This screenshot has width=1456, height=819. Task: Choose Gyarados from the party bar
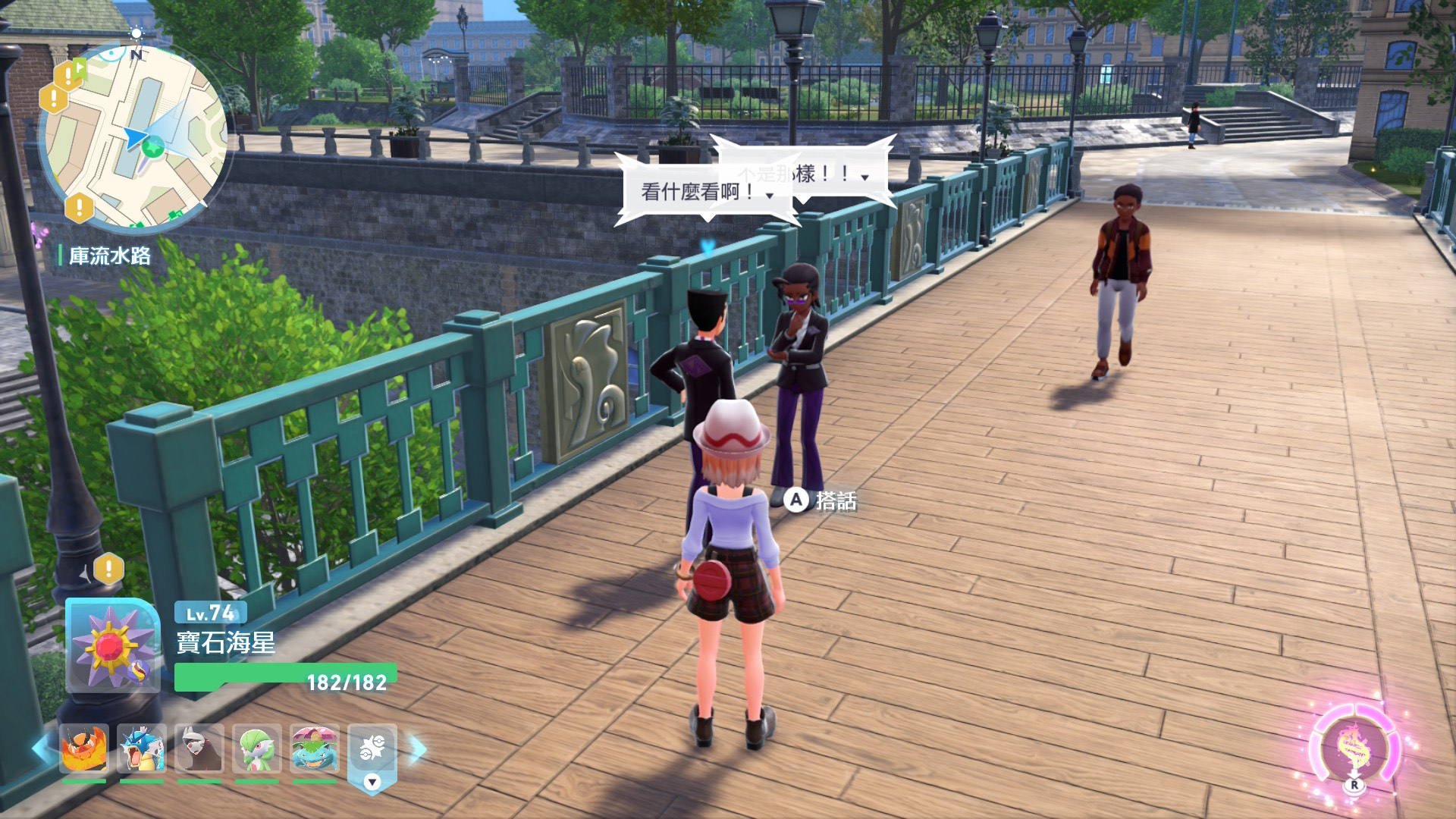[x=142, y=748]
